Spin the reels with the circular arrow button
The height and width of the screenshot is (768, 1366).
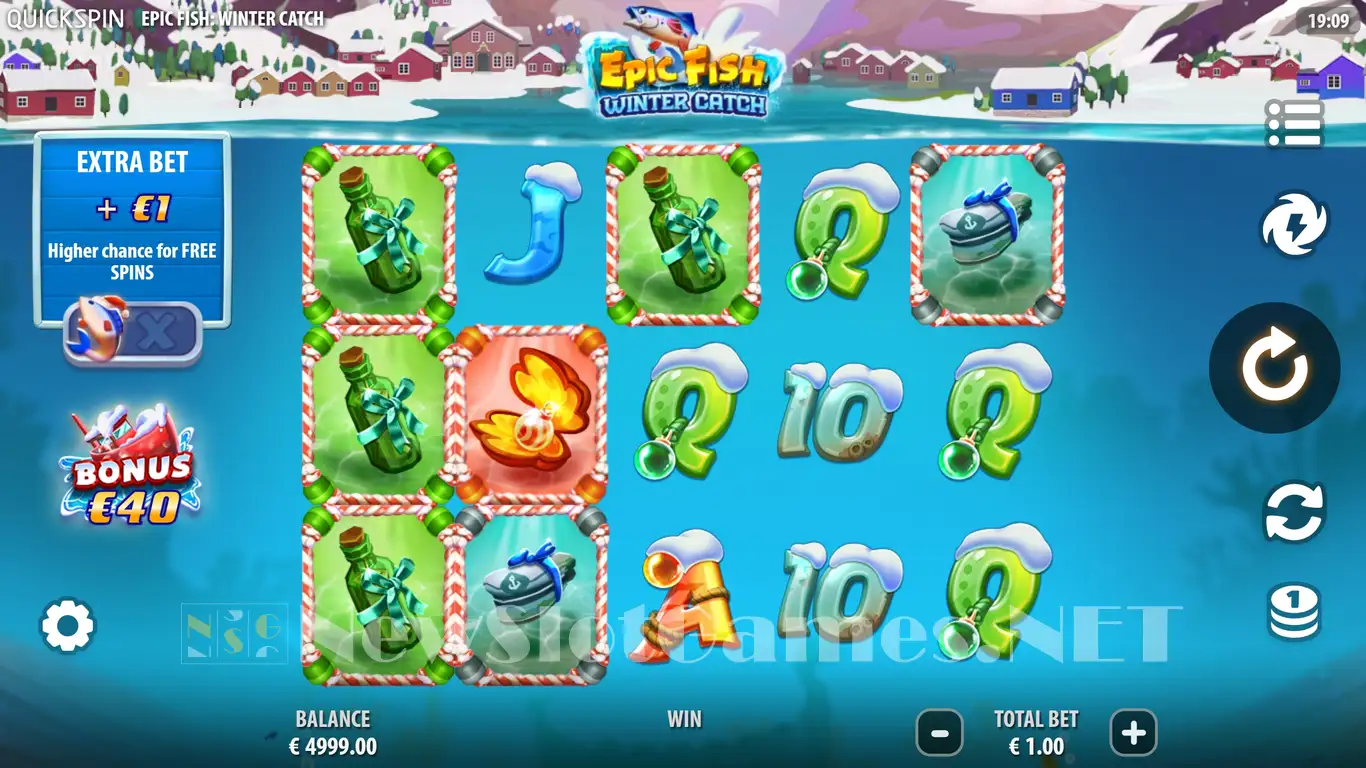point(1274,367)
